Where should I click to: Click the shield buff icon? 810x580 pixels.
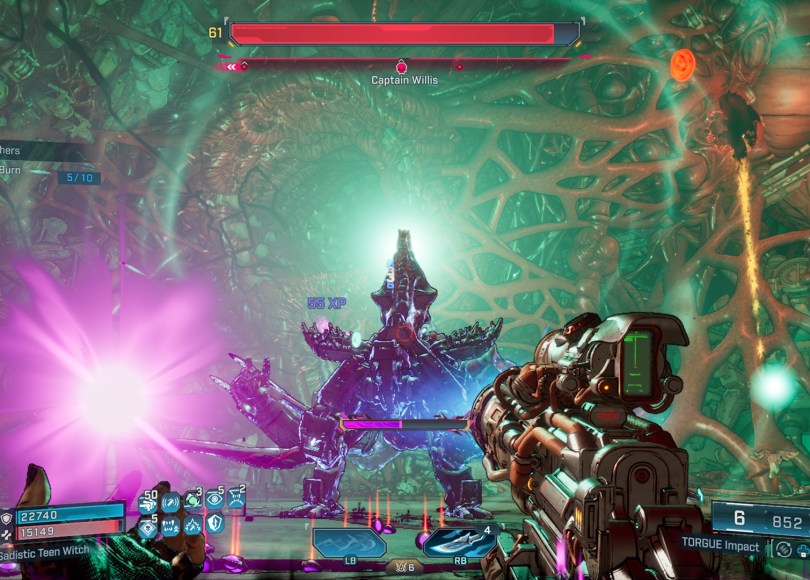pos(215,524)
